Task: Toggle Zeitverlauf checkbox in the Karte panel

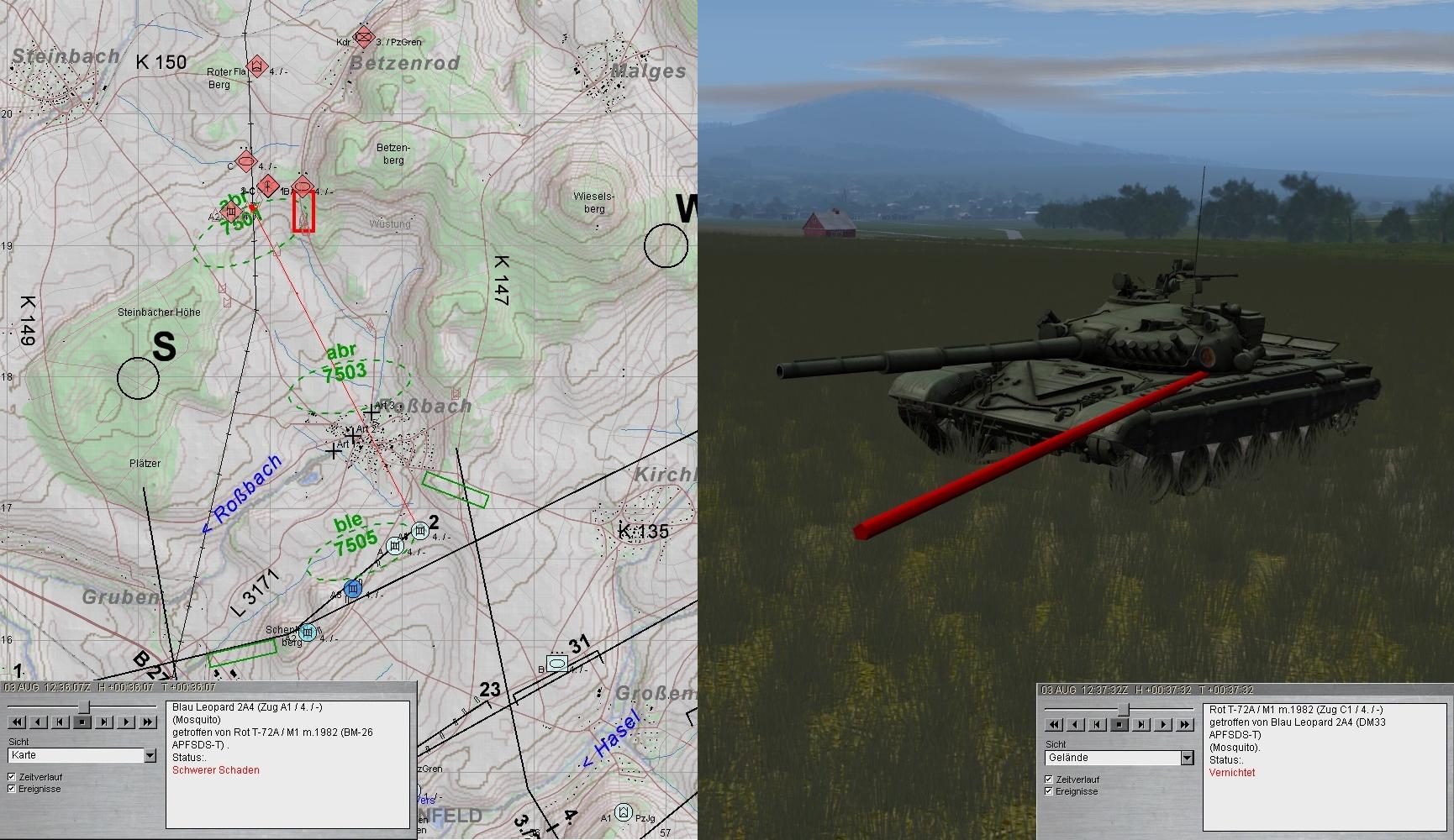Action: click(x=12, y=777)
